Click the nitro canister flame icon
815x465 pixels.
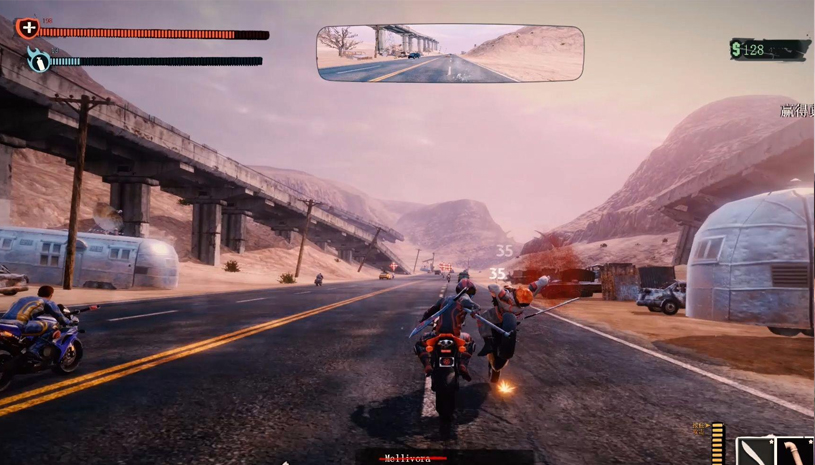coord(38,60)
